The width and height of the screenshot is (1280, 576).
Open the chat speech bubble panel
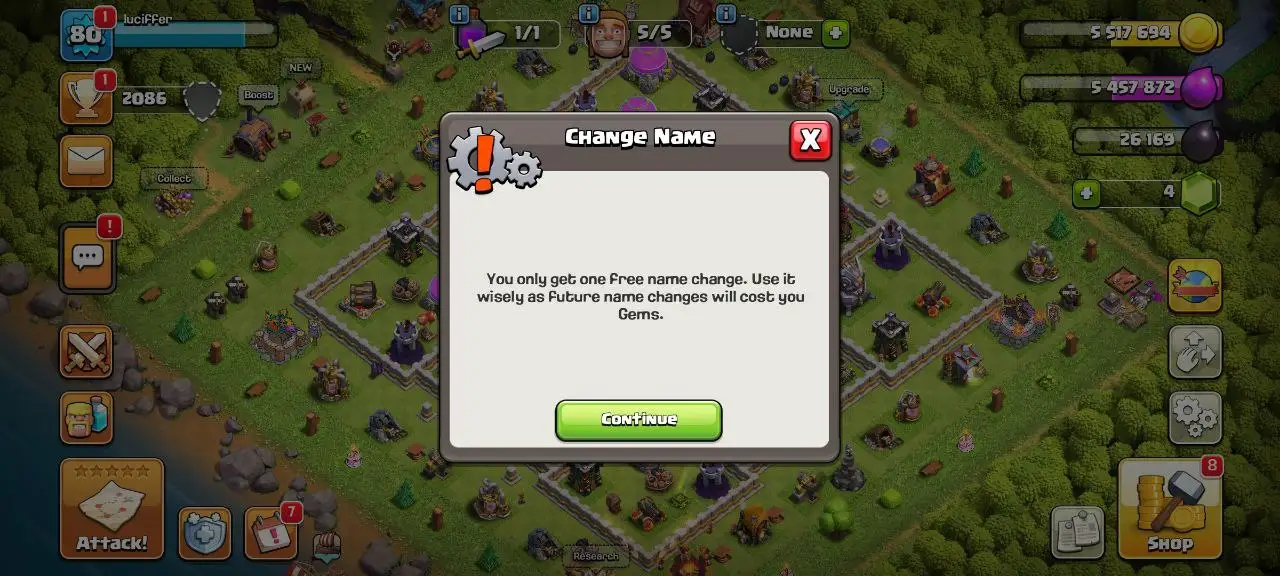[x=87, y=257]
